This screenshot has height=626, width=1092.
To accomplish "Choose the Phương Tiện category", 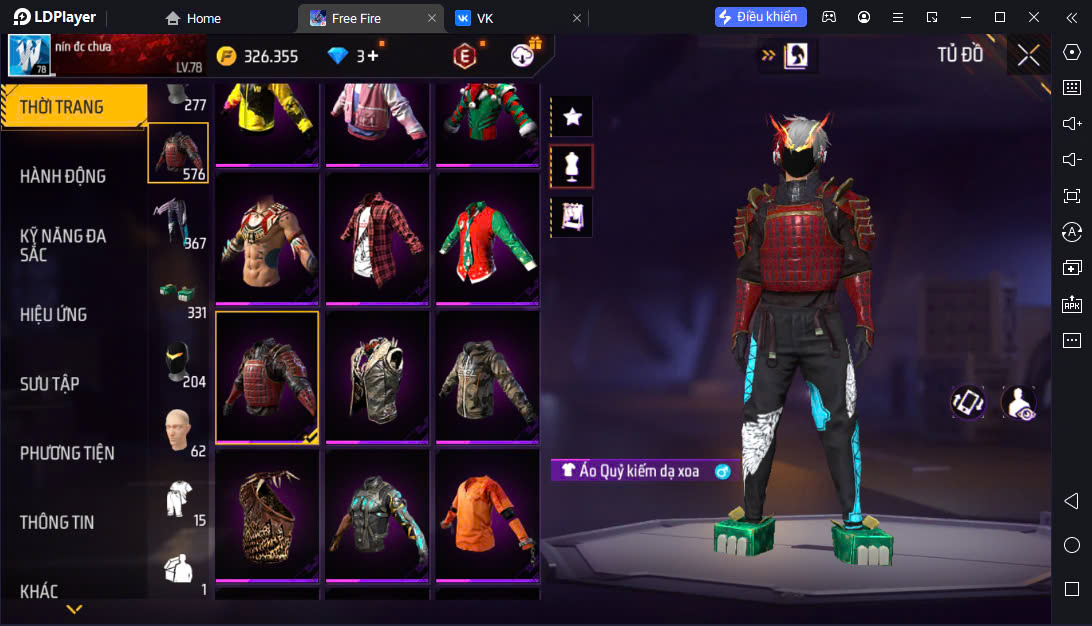I will [x=67, y=453].
